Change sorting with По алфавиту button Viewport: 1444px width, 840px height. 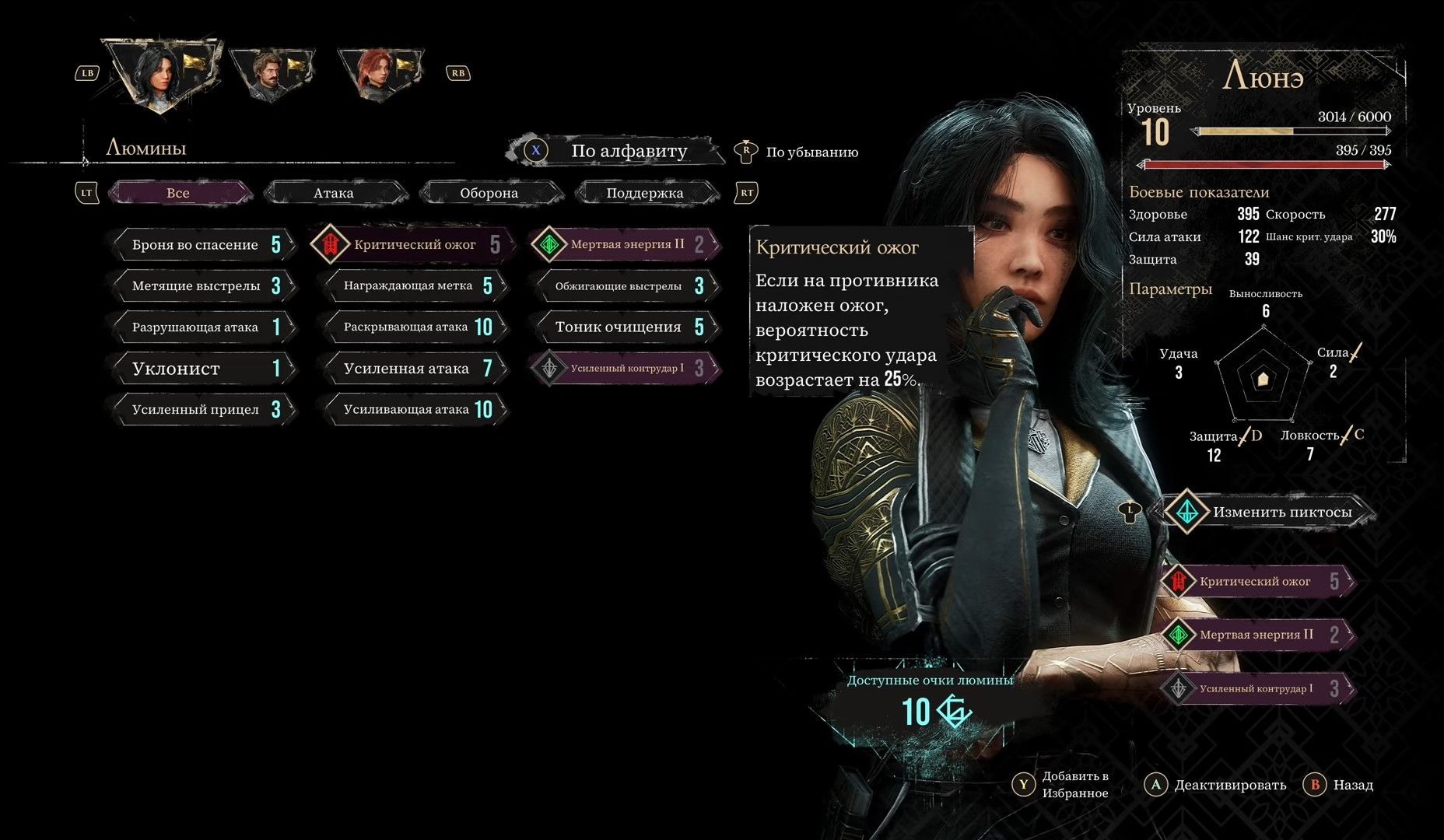629,151
